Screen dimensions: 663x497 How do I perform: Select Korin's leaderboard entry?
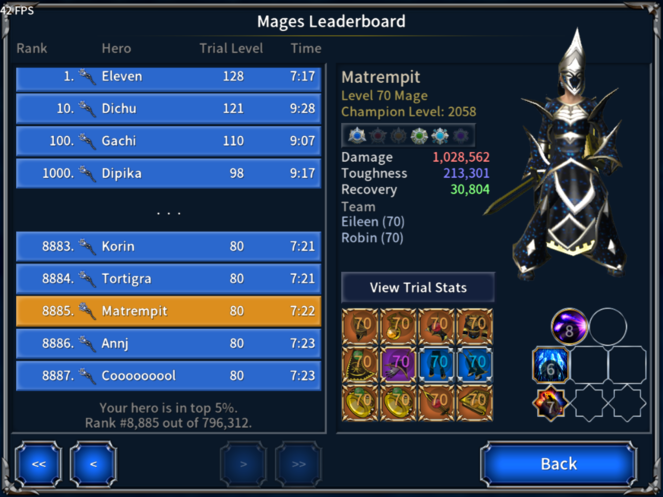click(x=168, y=246)
